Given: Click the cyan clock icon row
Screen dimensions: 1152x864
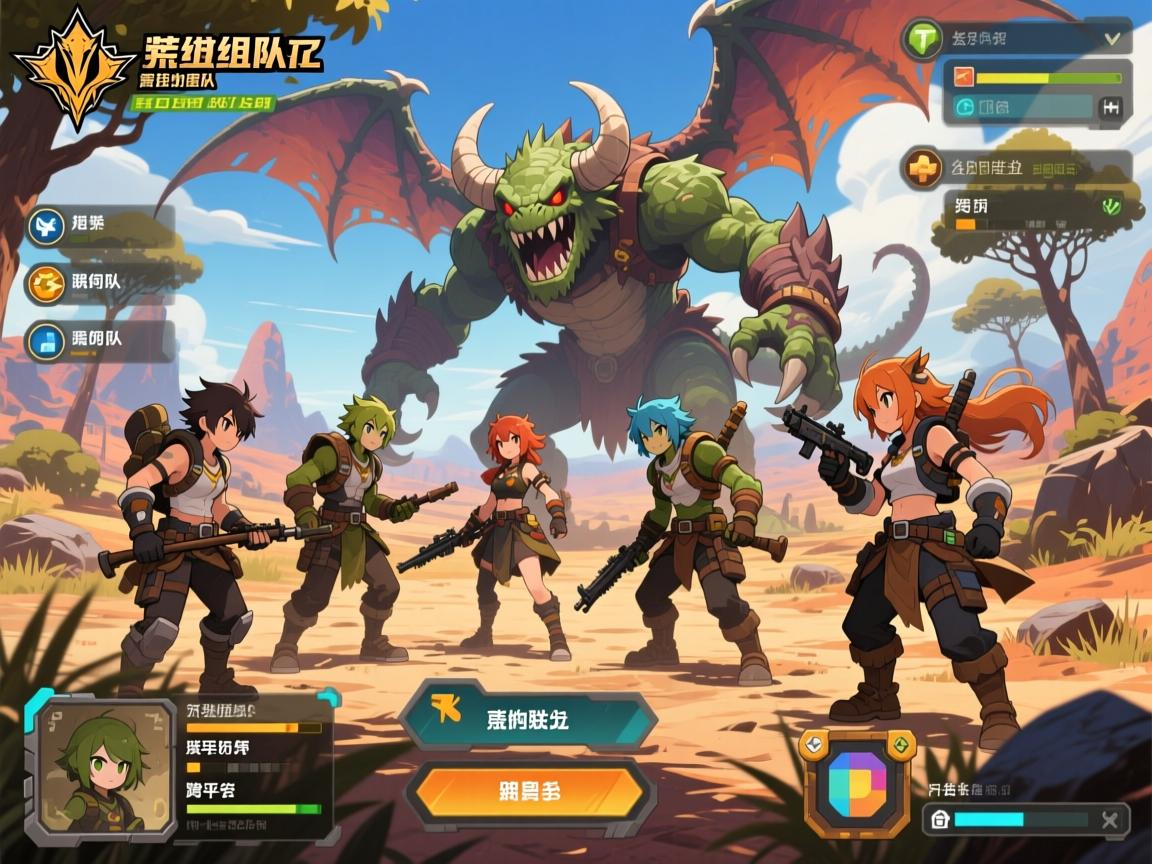Looking at the screenshot, I should coord(966,108).
